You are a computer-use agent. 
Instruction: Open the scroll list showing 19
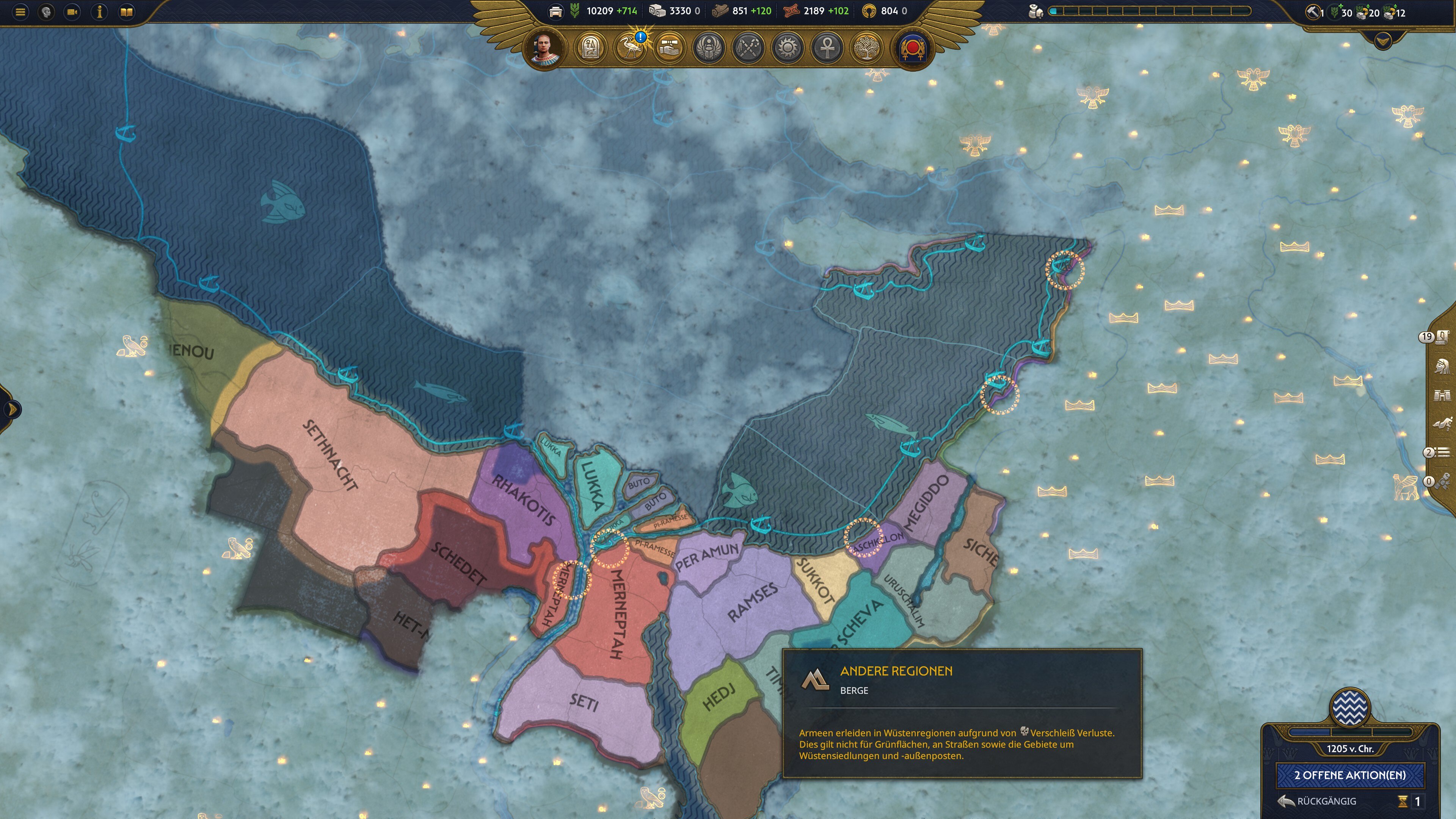tap(1441, 337)
